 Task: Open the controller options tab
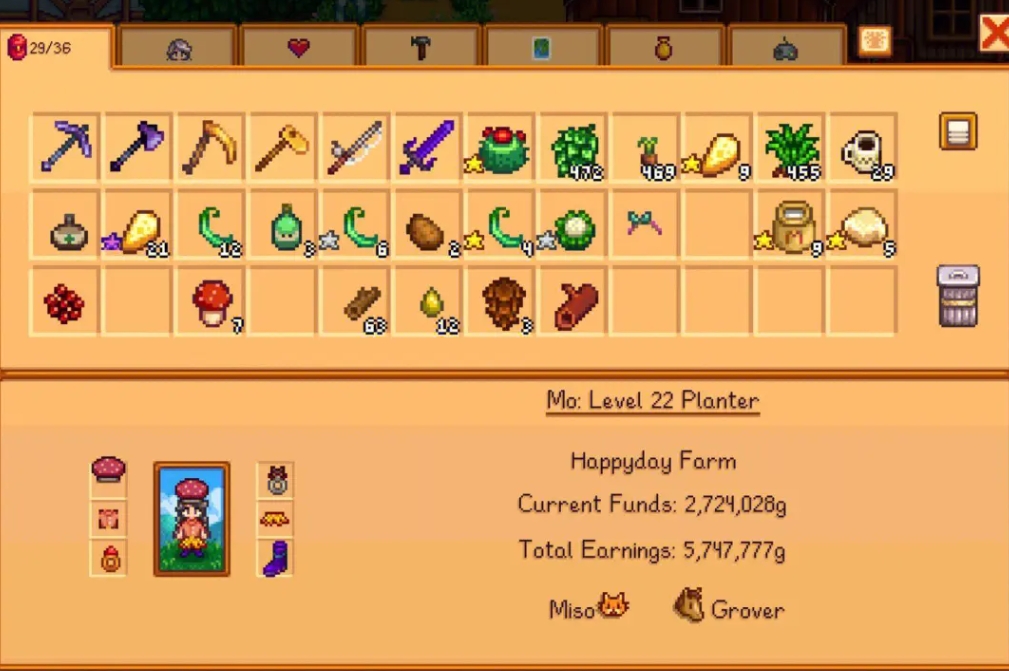click(785, 48)
